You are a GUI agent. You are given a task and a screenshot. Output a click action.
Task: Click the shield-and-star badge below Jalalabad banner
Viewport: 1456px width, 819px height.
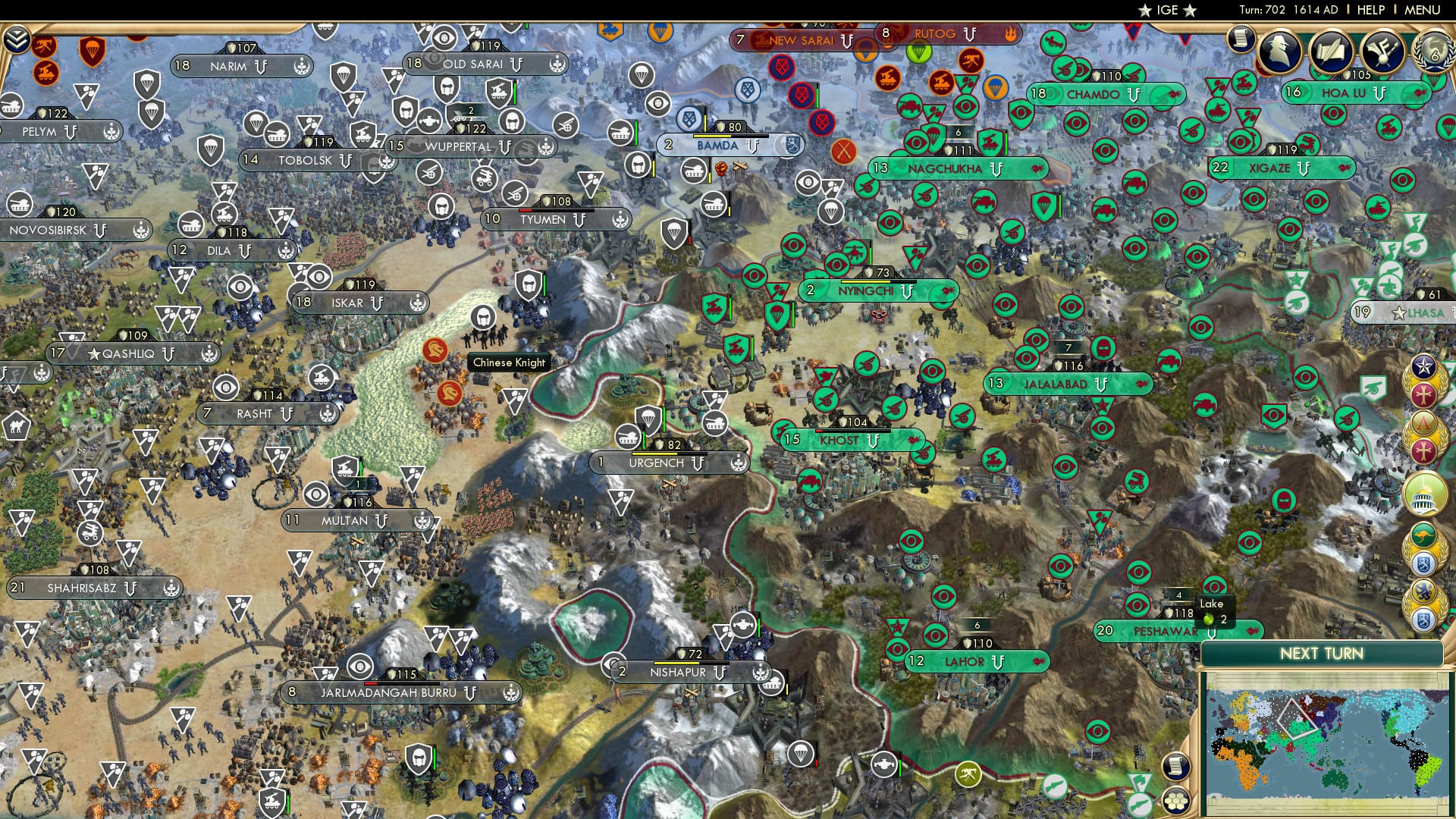point(1103,405)
